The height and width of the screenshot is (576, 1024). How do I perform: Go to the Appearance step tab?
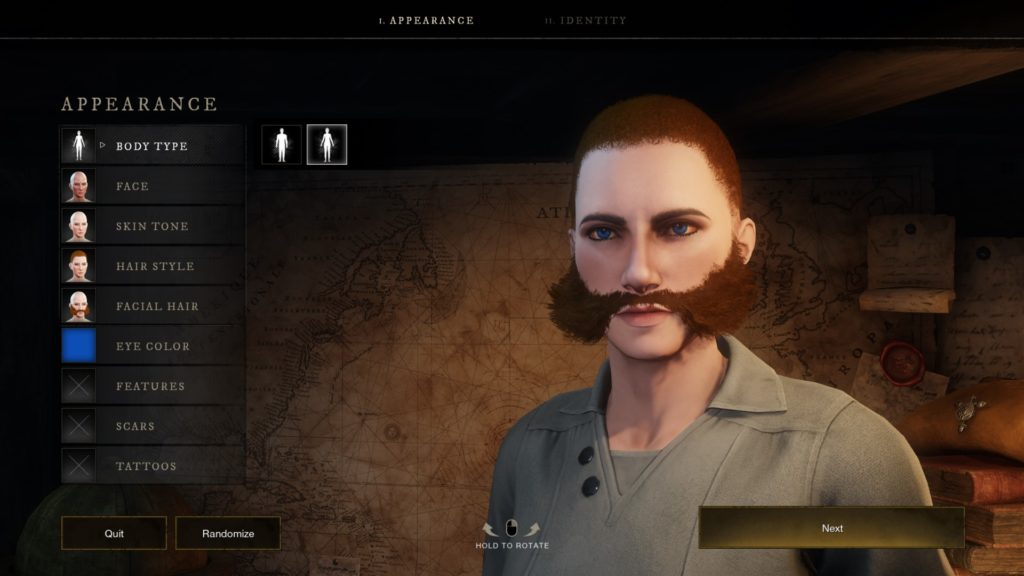[x=426, y=20]
